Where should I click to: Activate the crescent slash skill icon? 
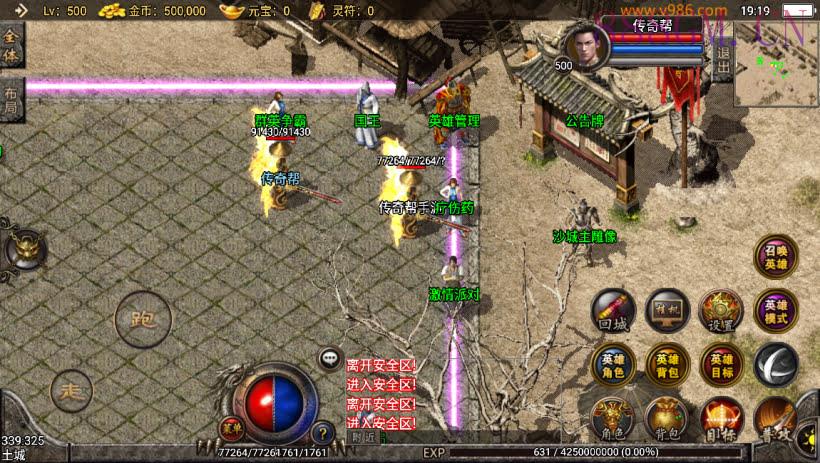click(775, 364)
